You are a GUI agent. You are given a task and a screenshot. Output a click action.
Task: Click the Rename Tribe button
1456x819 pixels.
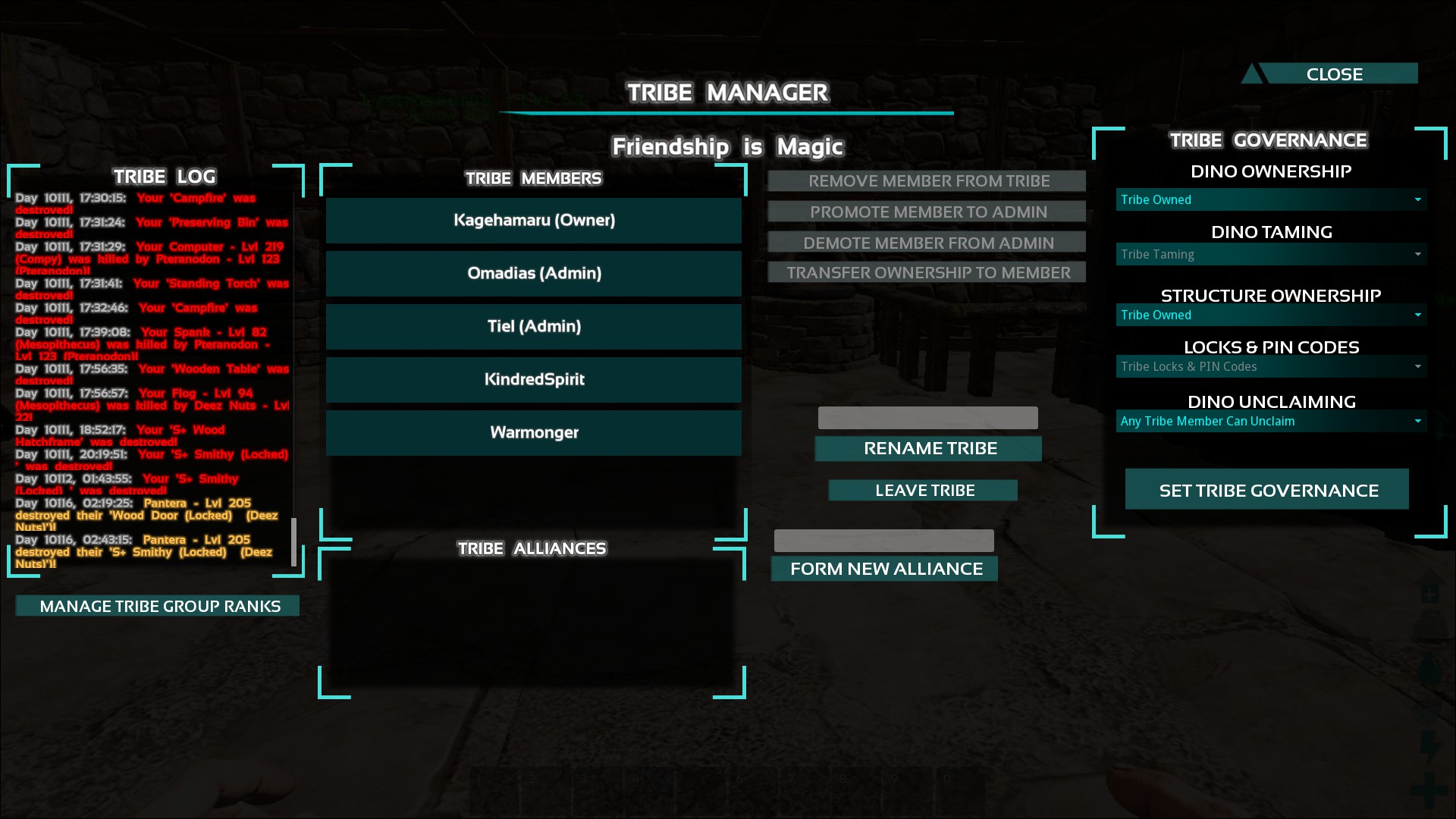(x=928, y=449)
